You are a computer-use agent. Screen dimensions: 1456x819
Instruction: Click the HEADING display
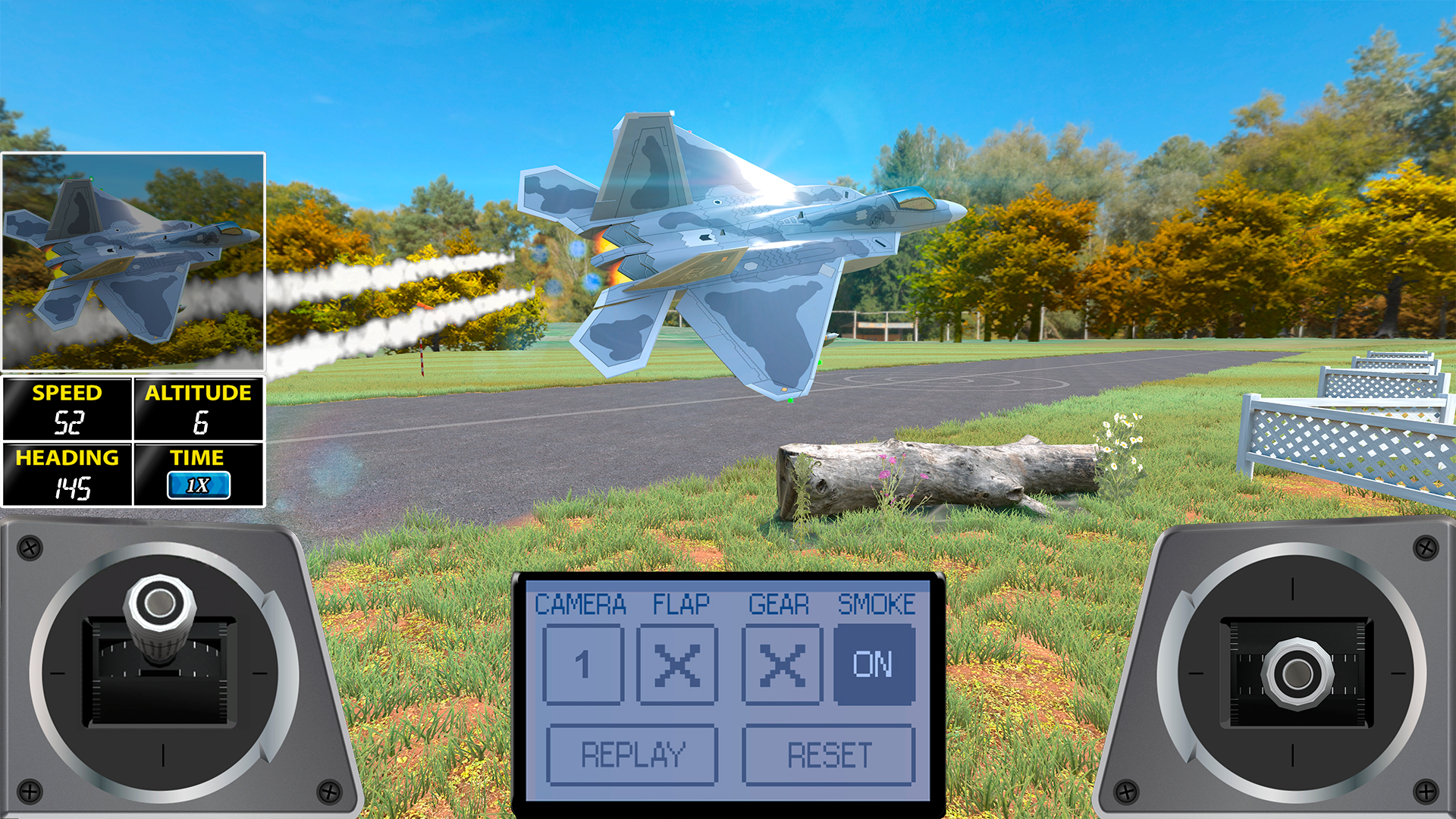click(67, 475)
